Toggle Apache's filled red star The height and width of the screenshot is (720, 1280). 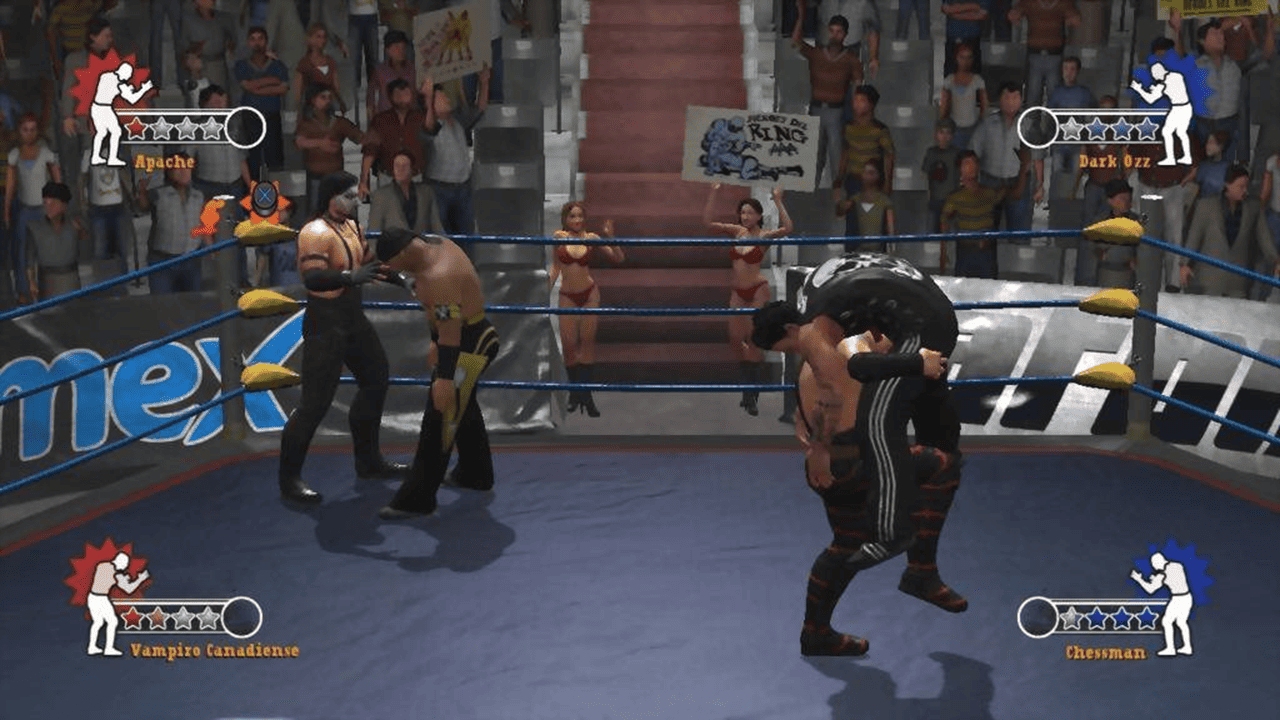tap(135, 127)
